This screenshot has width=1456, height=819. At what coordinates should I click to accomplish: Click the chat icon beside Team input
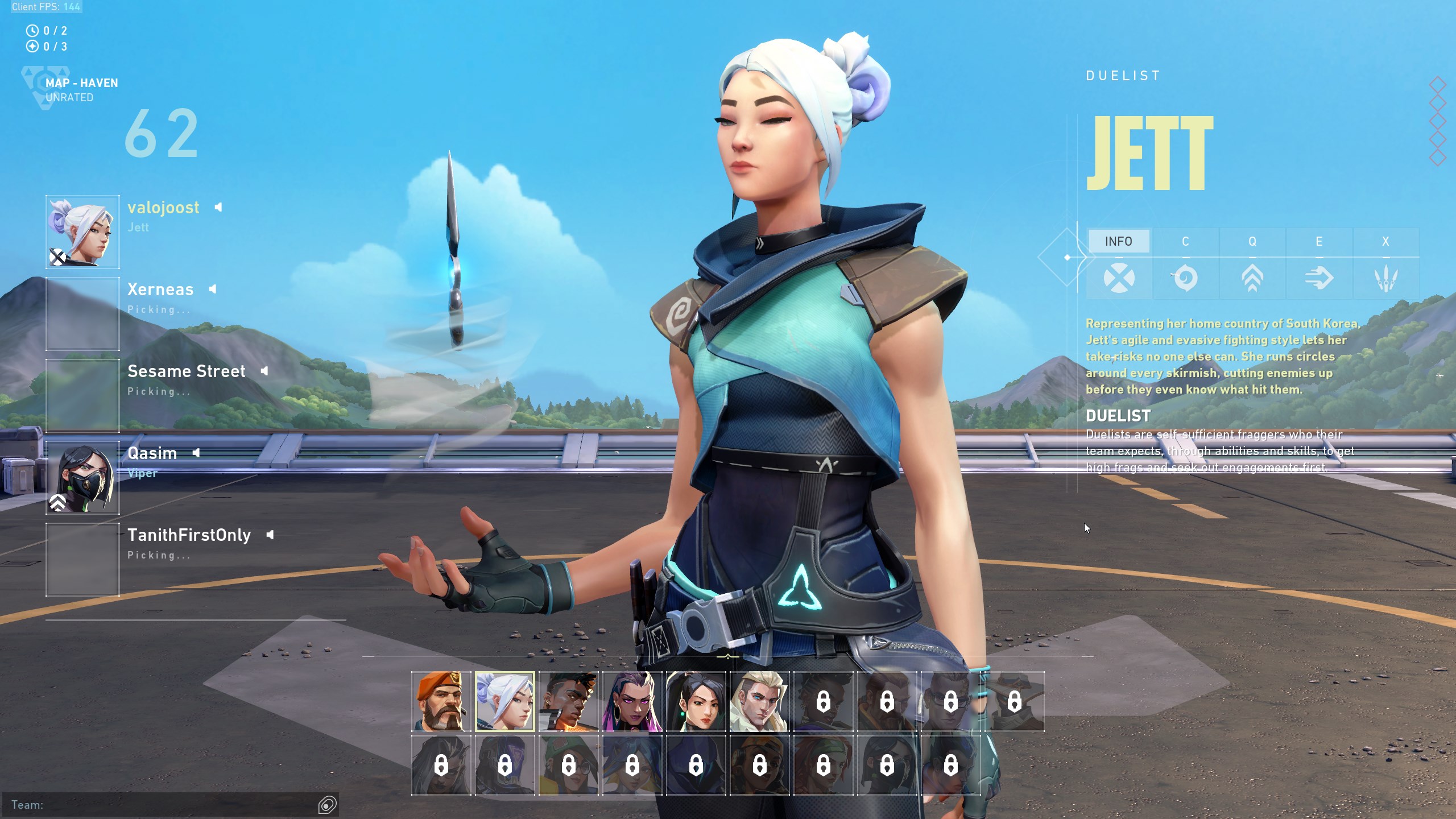coord(328,805)
